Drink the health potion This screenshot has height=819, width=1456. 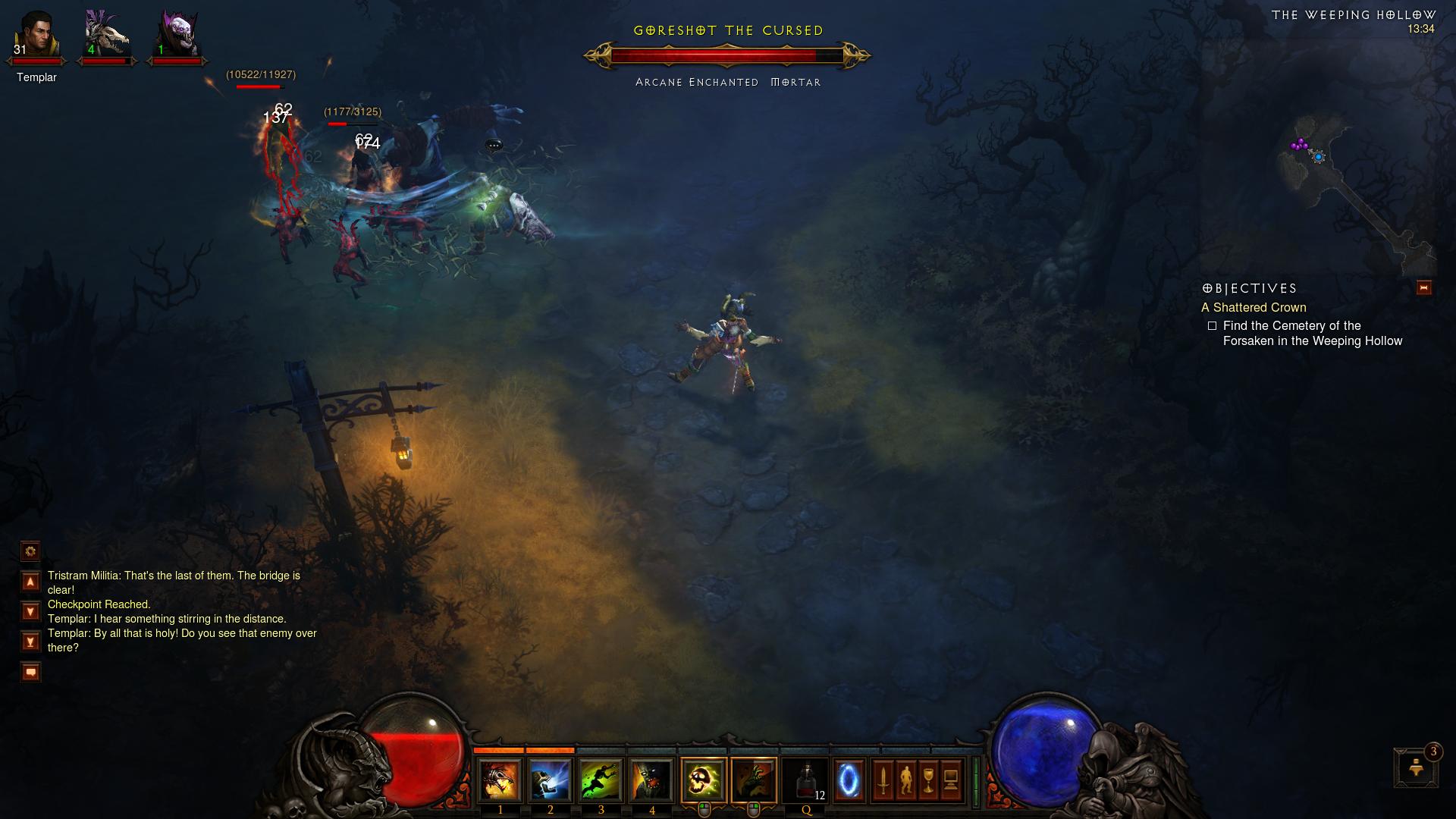point(805,780)
